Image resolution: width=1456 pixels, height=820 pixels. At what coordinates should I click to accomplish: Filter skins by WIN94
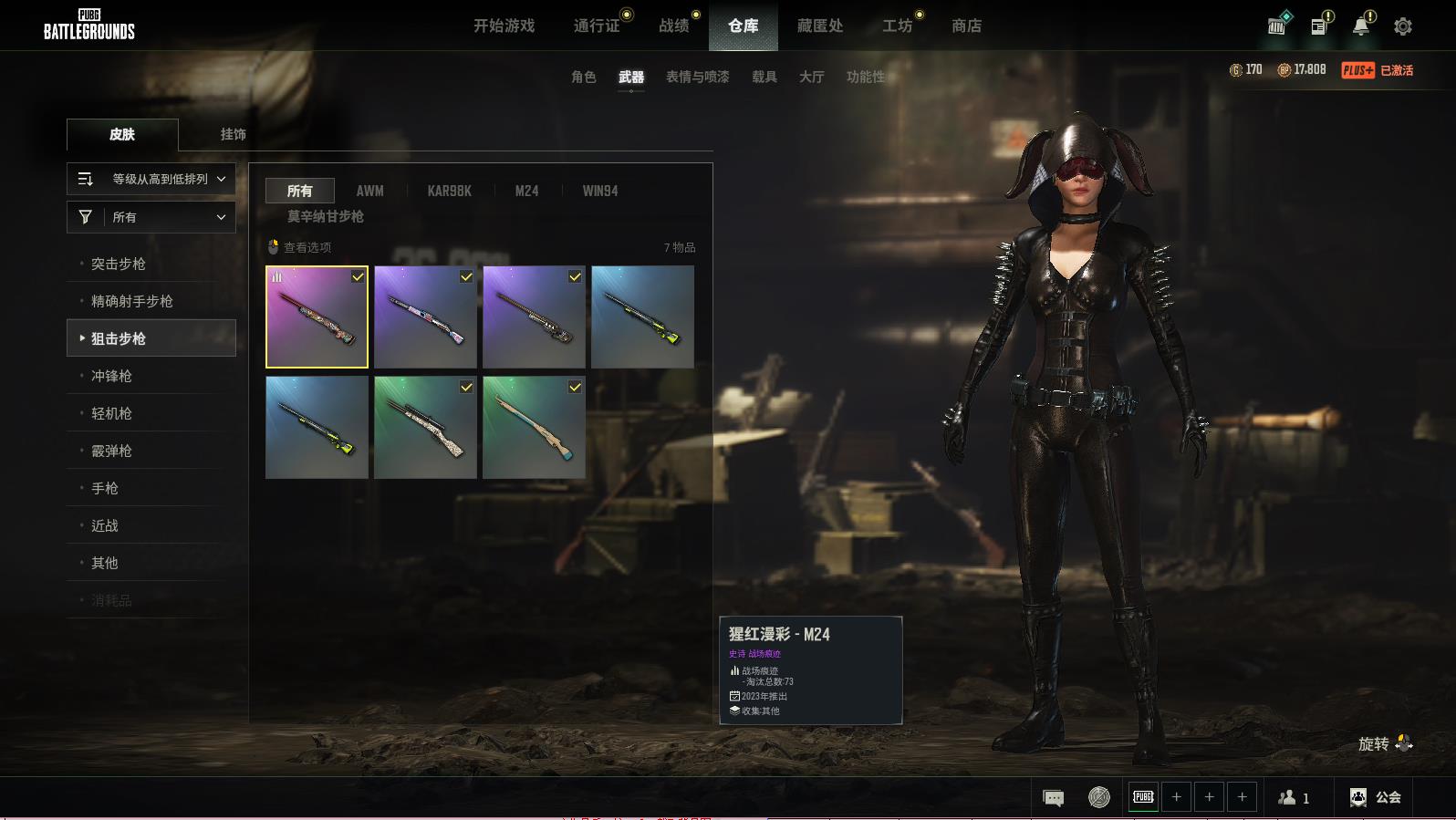point(600,191)
